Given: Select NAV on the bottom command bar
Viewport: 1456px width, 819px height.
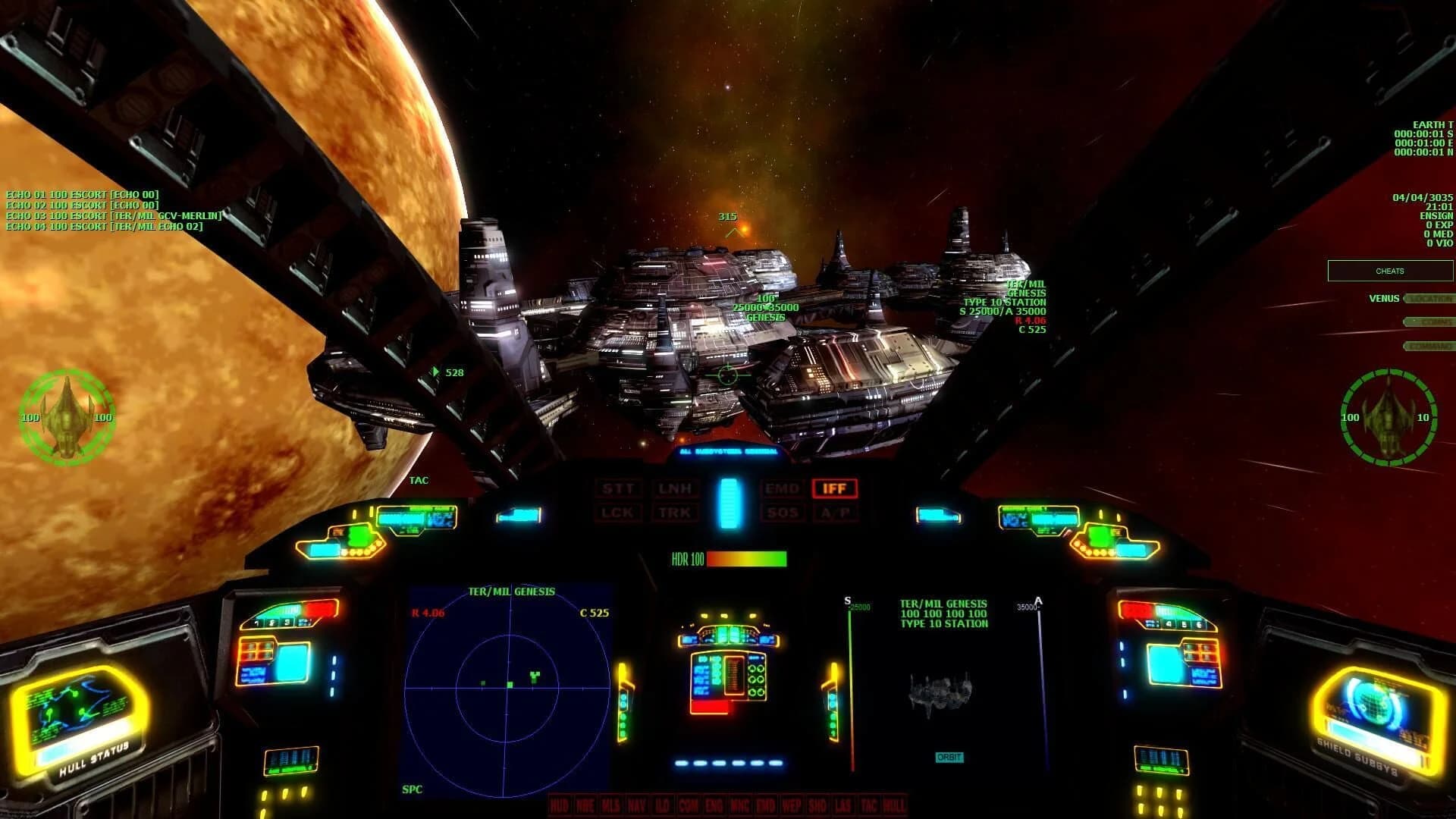Looking at the screenshot, I should pos(636,805).
